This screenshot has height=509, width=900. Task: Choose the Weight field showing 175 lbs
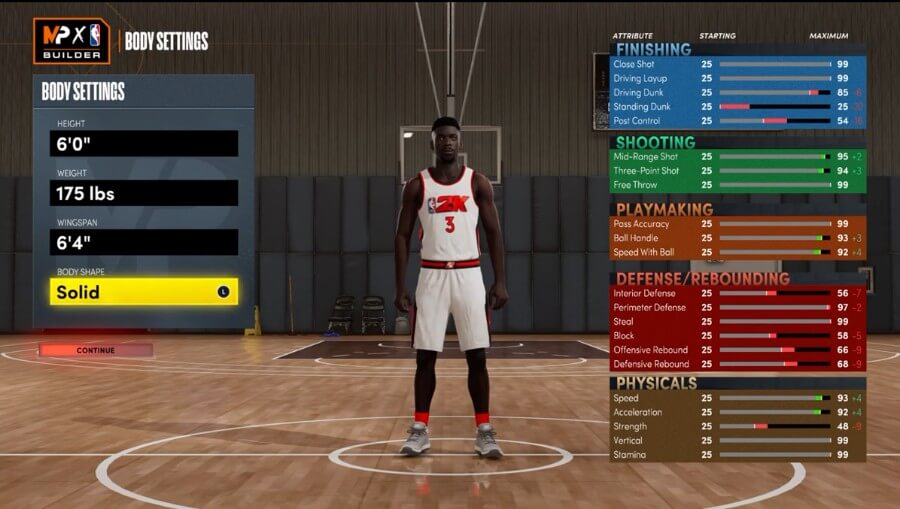click(x=144, y=192)
